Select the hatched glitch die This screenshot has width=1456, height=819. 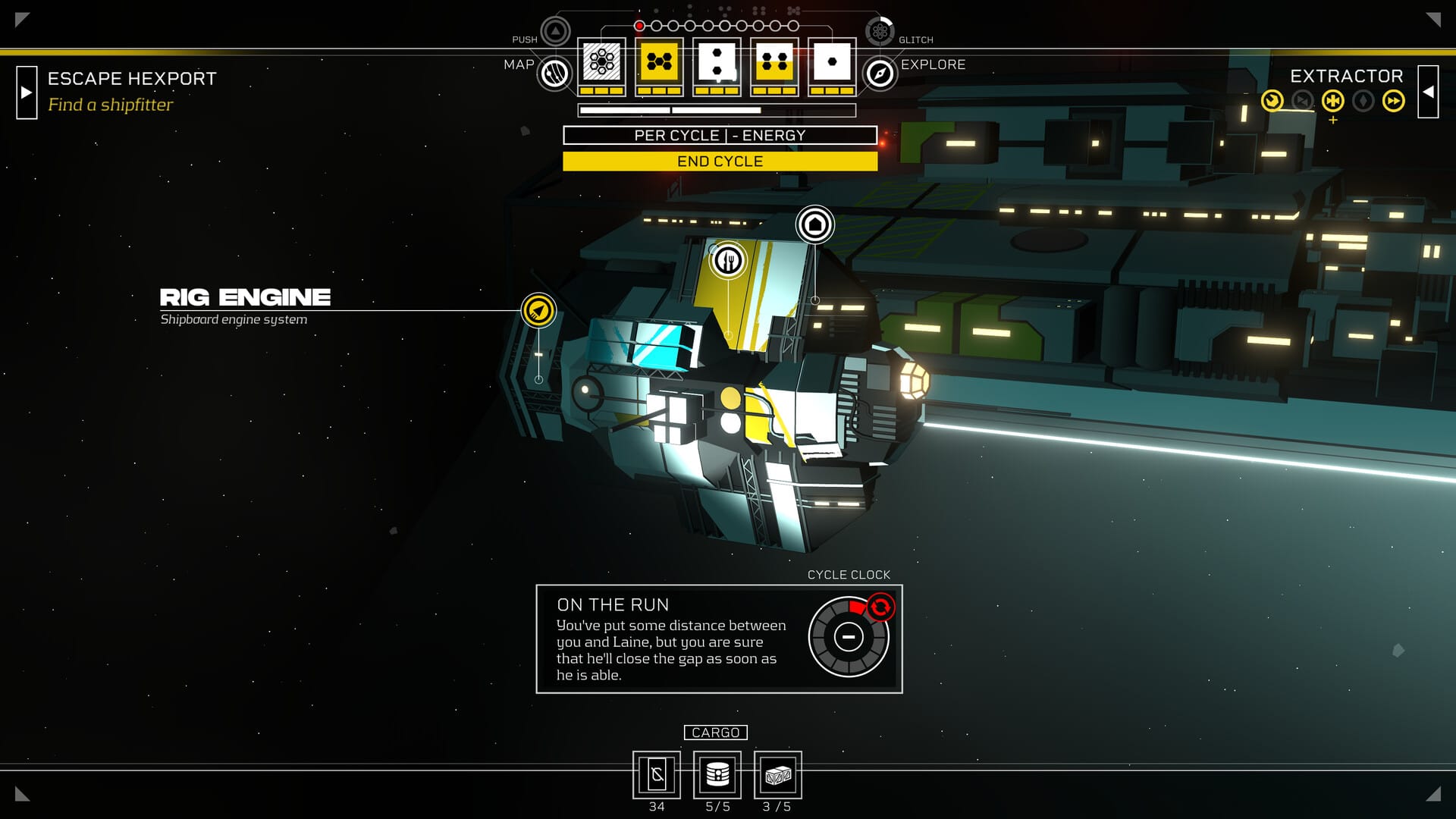[x=601, y=62]
